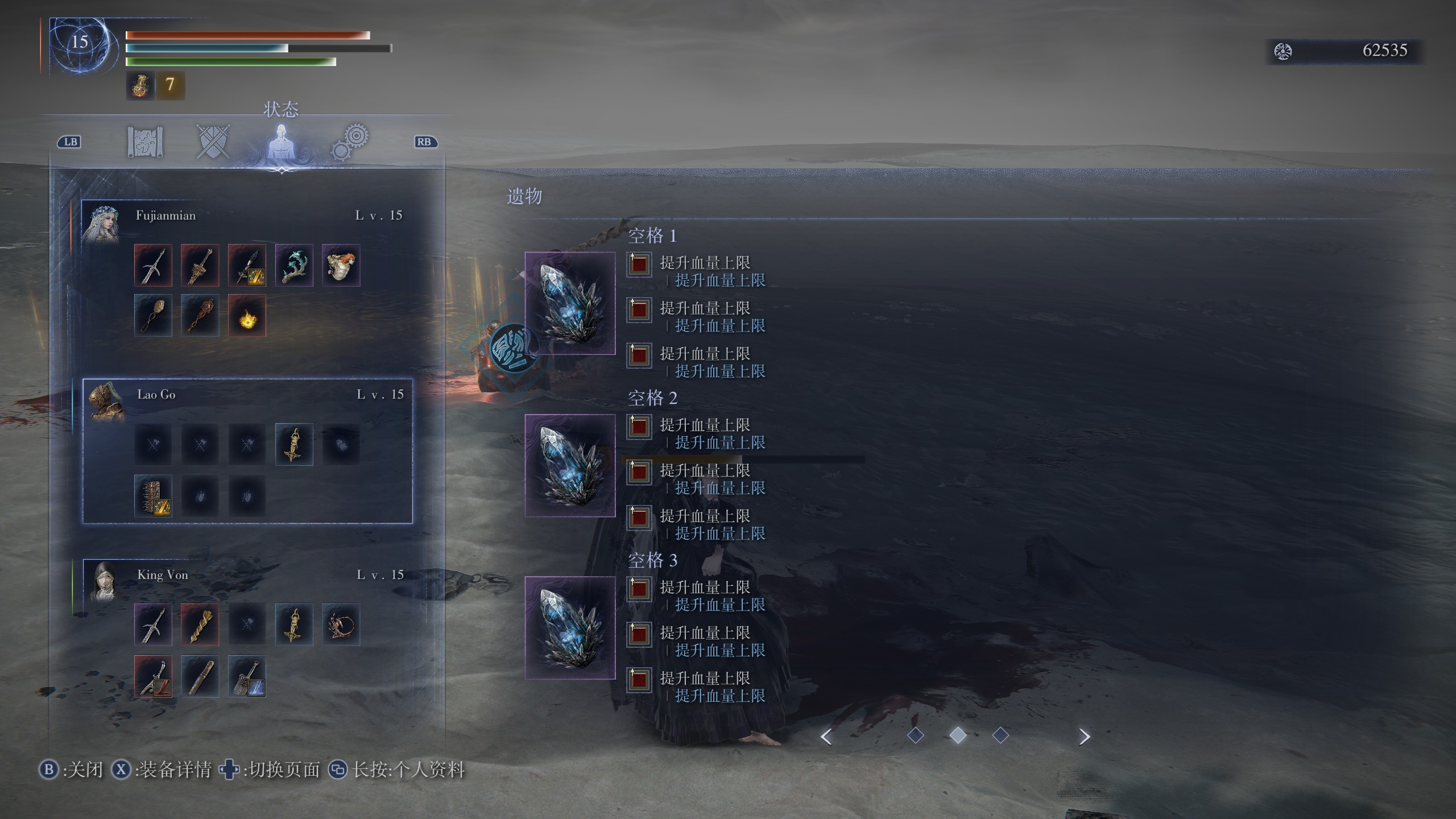Select Fujianmian's glowing flame orb slot
Image resolution: width=1456 pixels, height=819 pixels.
(x=247, y=316)
